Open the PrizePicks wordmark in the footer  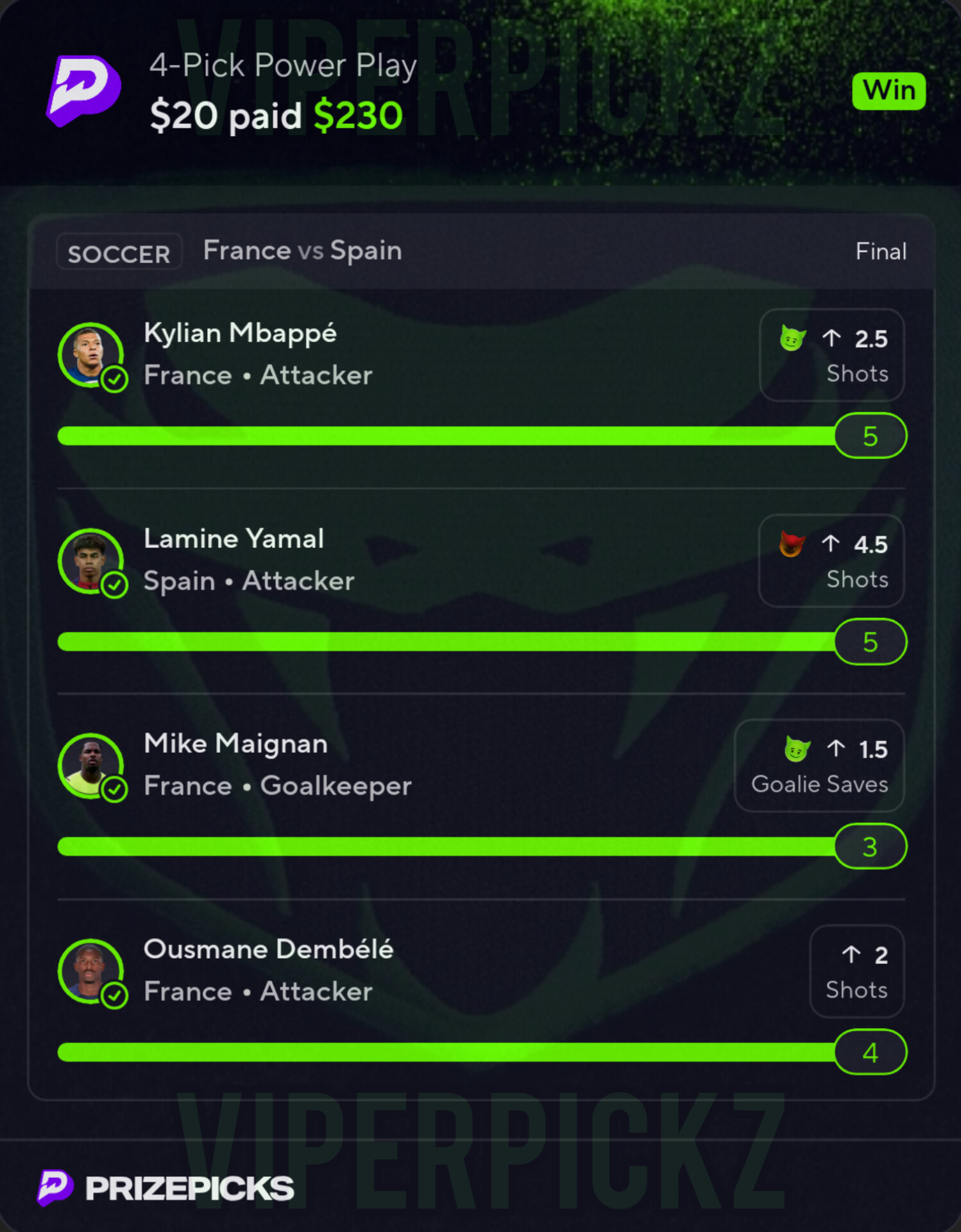189,1188
